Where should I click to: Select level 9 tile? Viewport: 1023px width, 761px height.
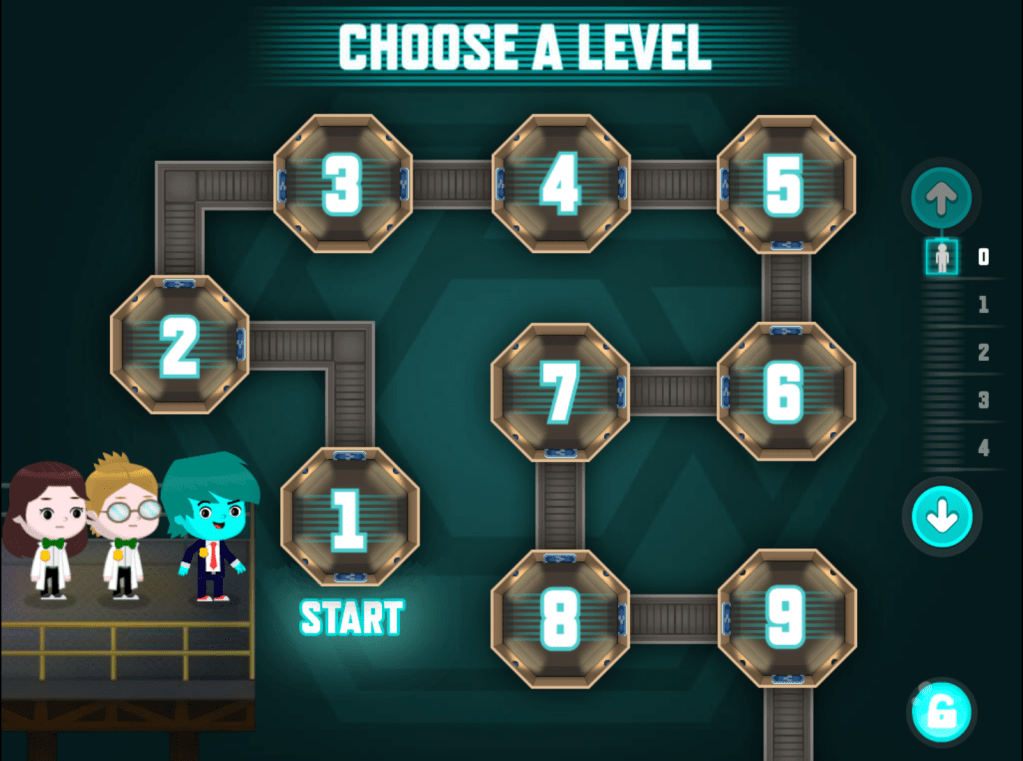tap(786, 618)
